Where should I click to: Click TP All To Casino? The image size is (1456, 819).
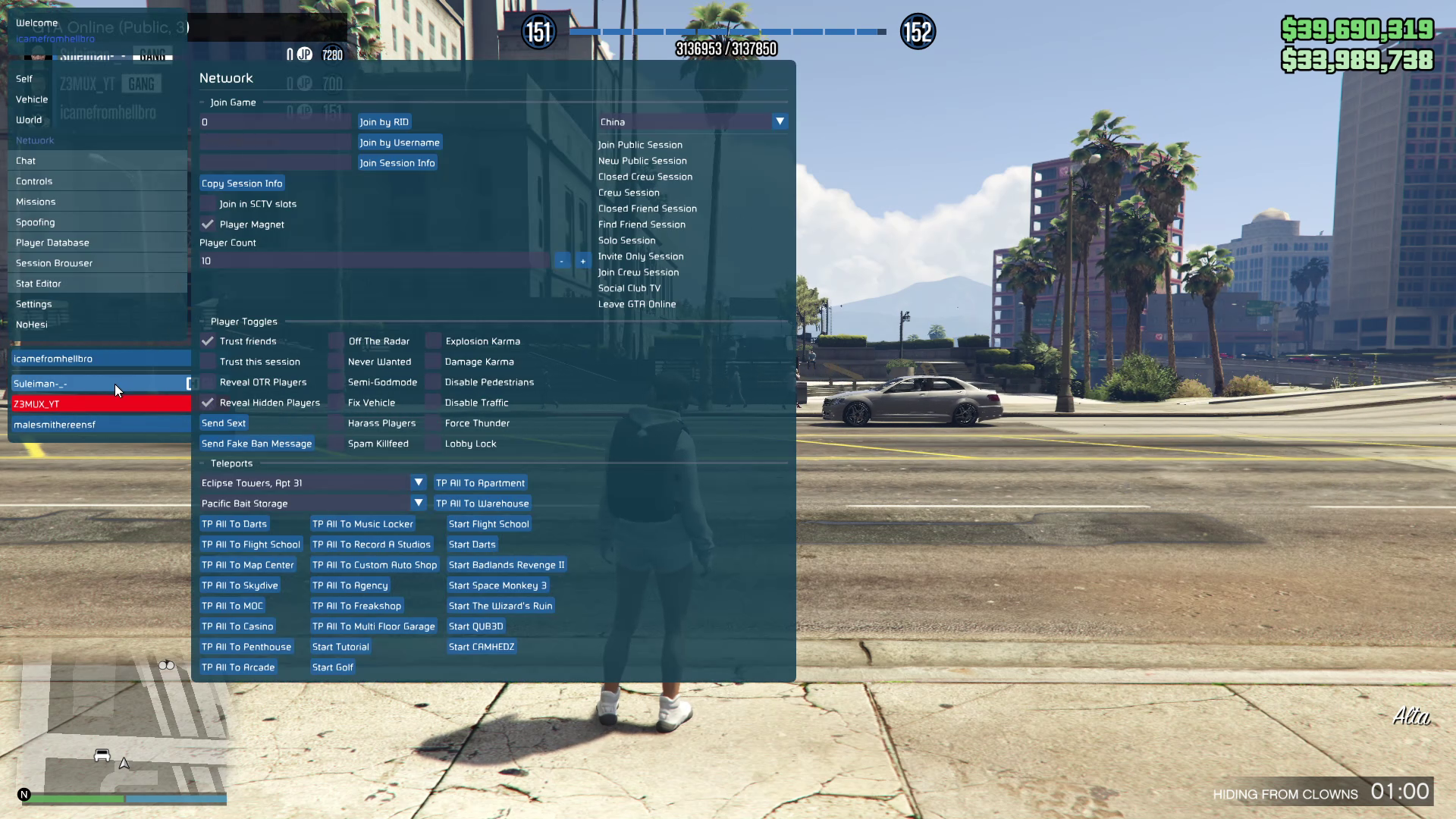(237, 626)
